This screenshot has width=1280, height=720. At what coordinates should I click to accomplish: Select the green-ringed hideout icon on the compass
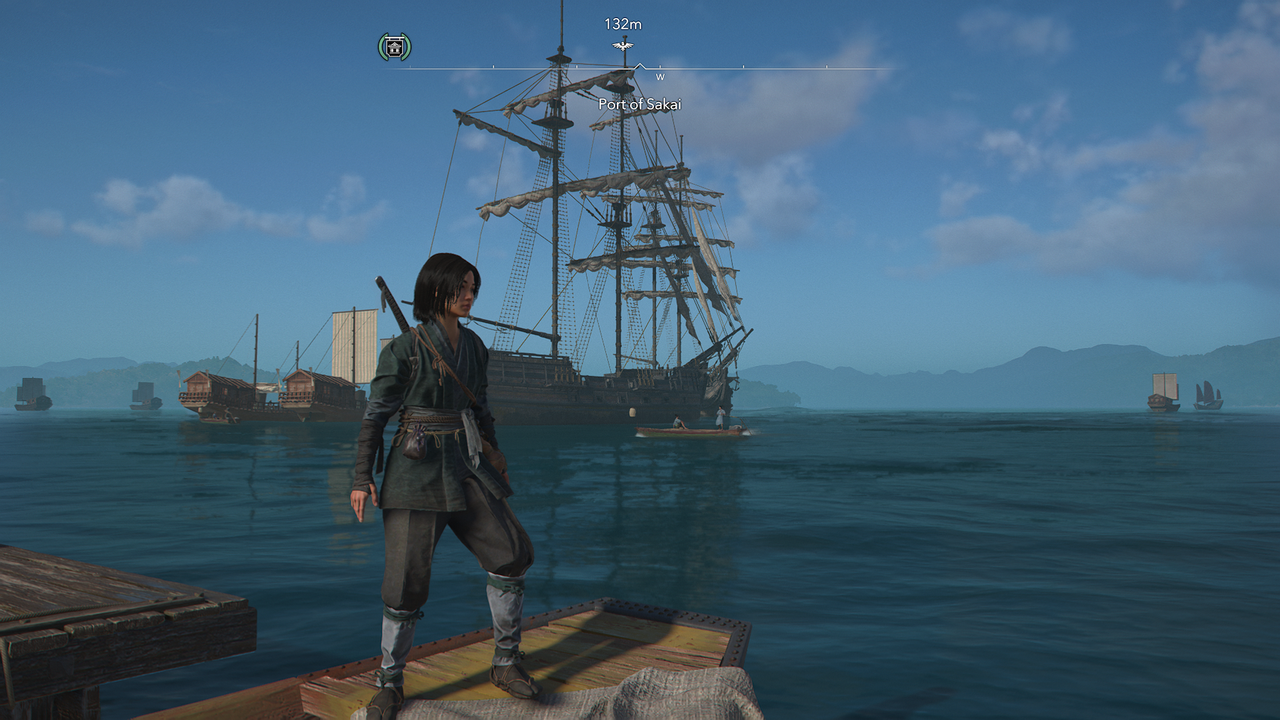pyautogui.click(x=394, y=46)
